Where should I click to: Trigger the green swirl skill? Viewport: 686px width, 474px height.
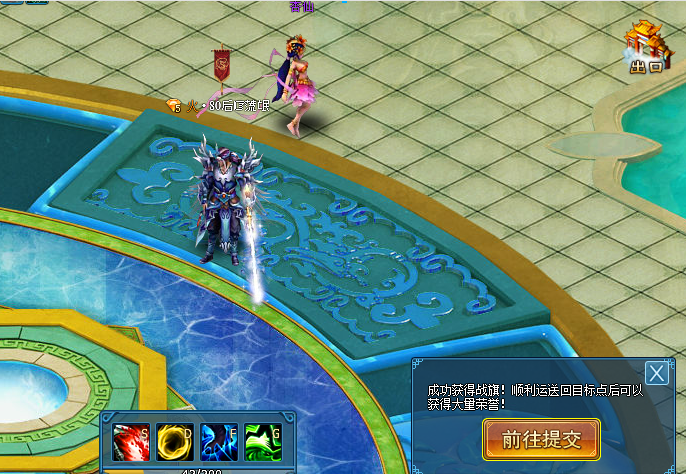262,442
